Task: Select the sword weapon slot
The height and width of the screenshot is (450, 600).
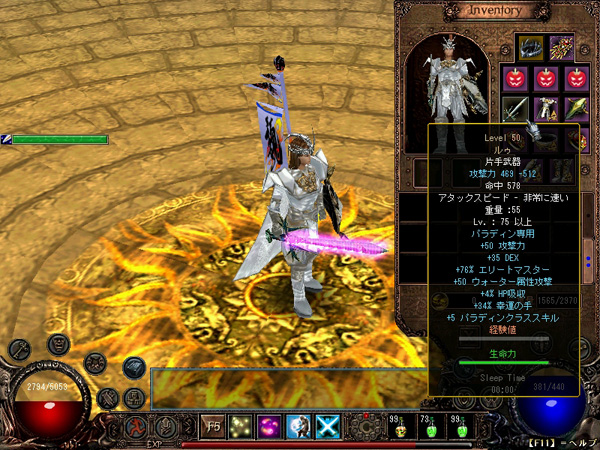Action: coord(517,108)
